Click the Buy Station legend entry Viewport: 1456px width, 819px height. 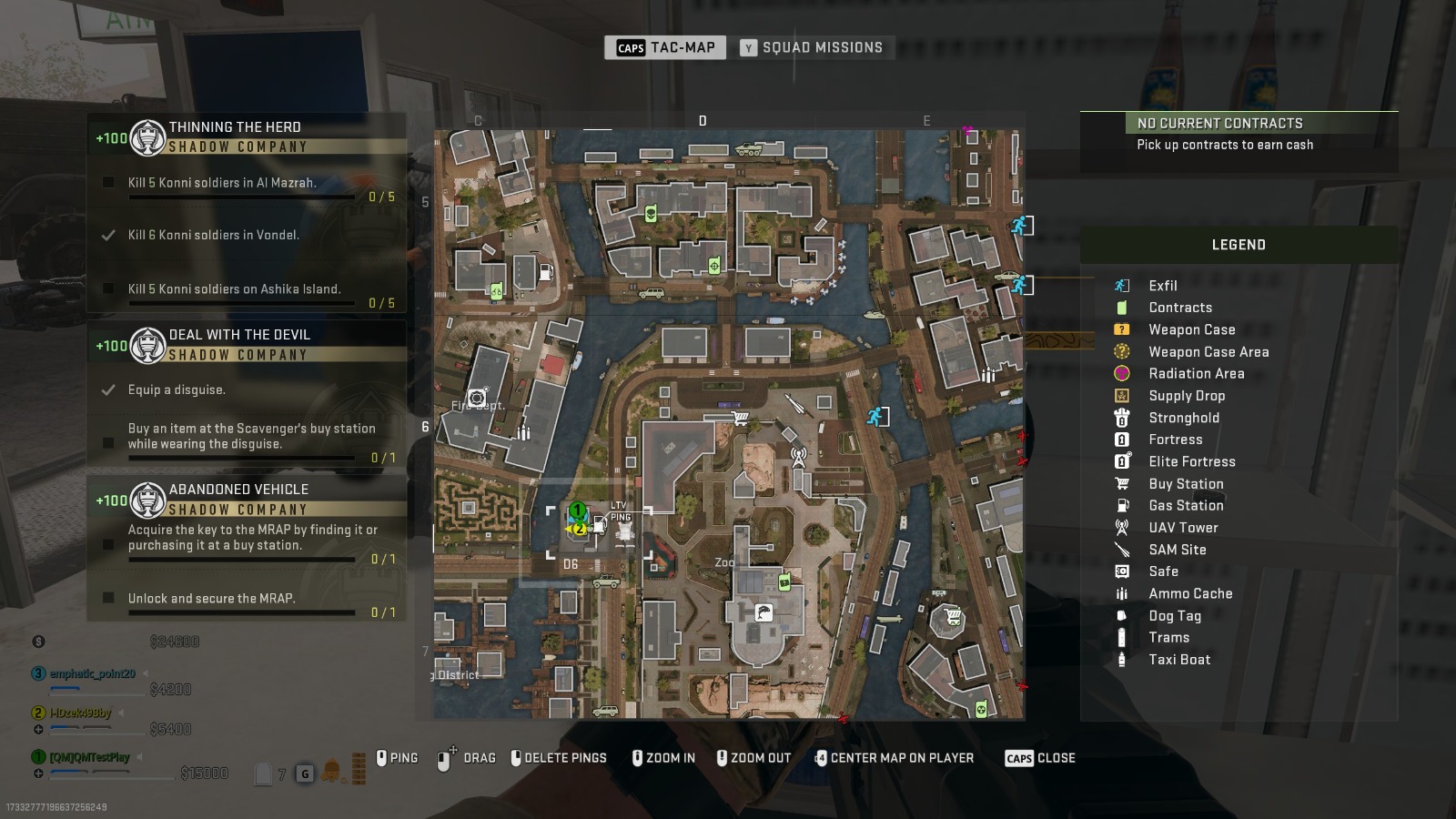click(1185, 484)
